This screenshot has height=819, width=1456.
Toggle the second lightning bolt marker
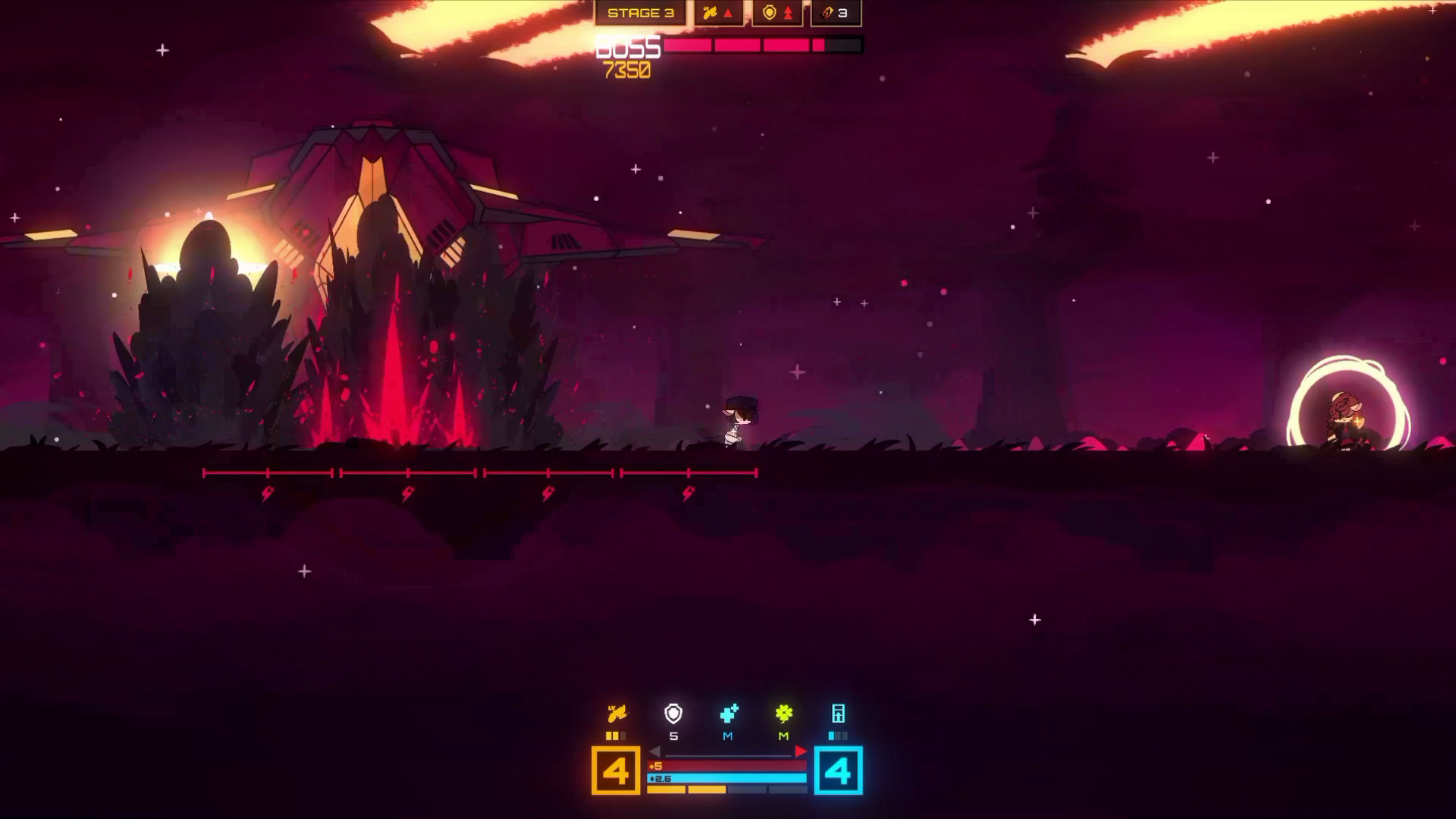click(406, 494)
